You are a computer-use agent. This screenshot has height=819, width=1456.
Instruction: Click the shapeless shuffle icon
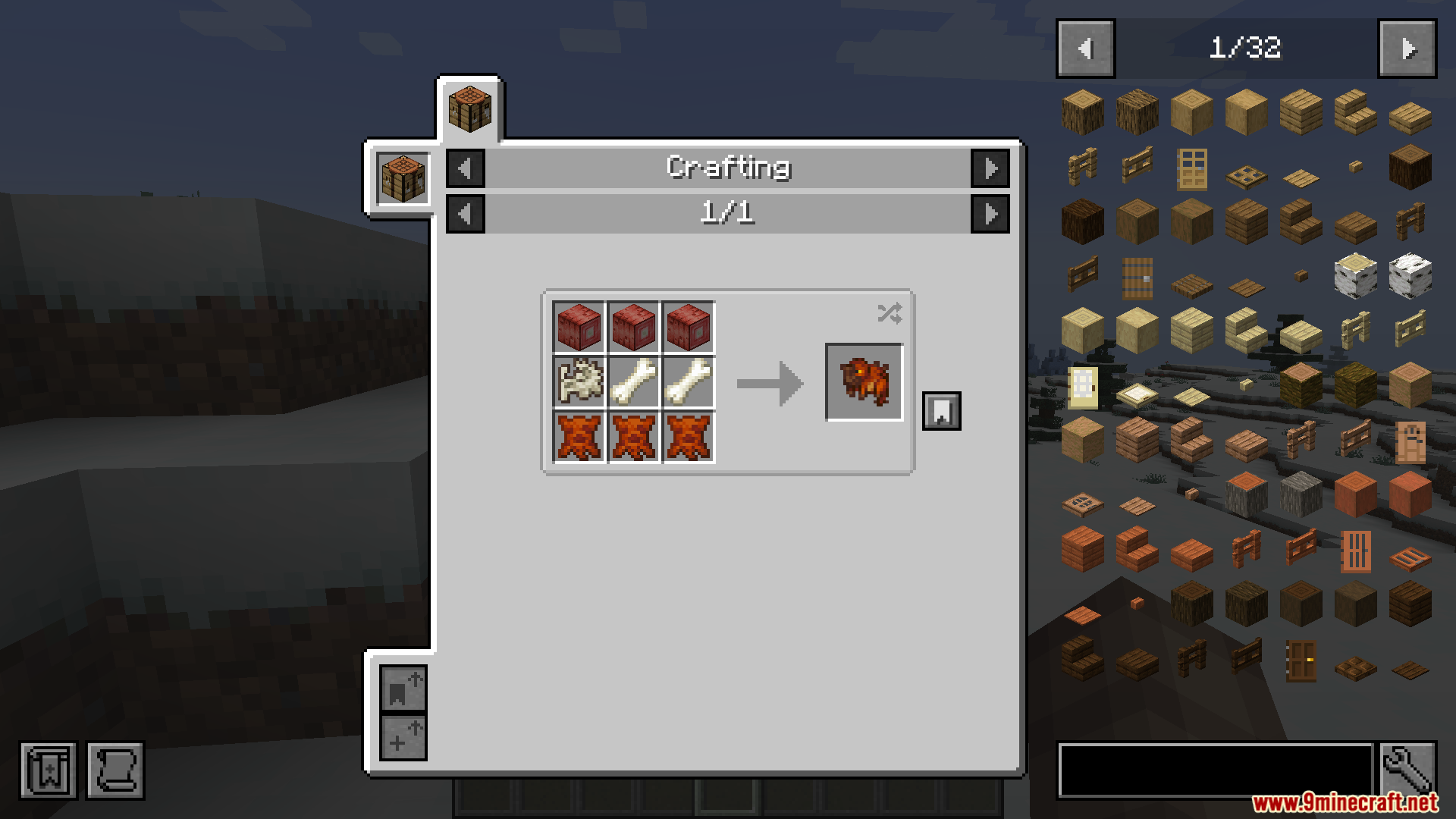[x=889, y=313]
